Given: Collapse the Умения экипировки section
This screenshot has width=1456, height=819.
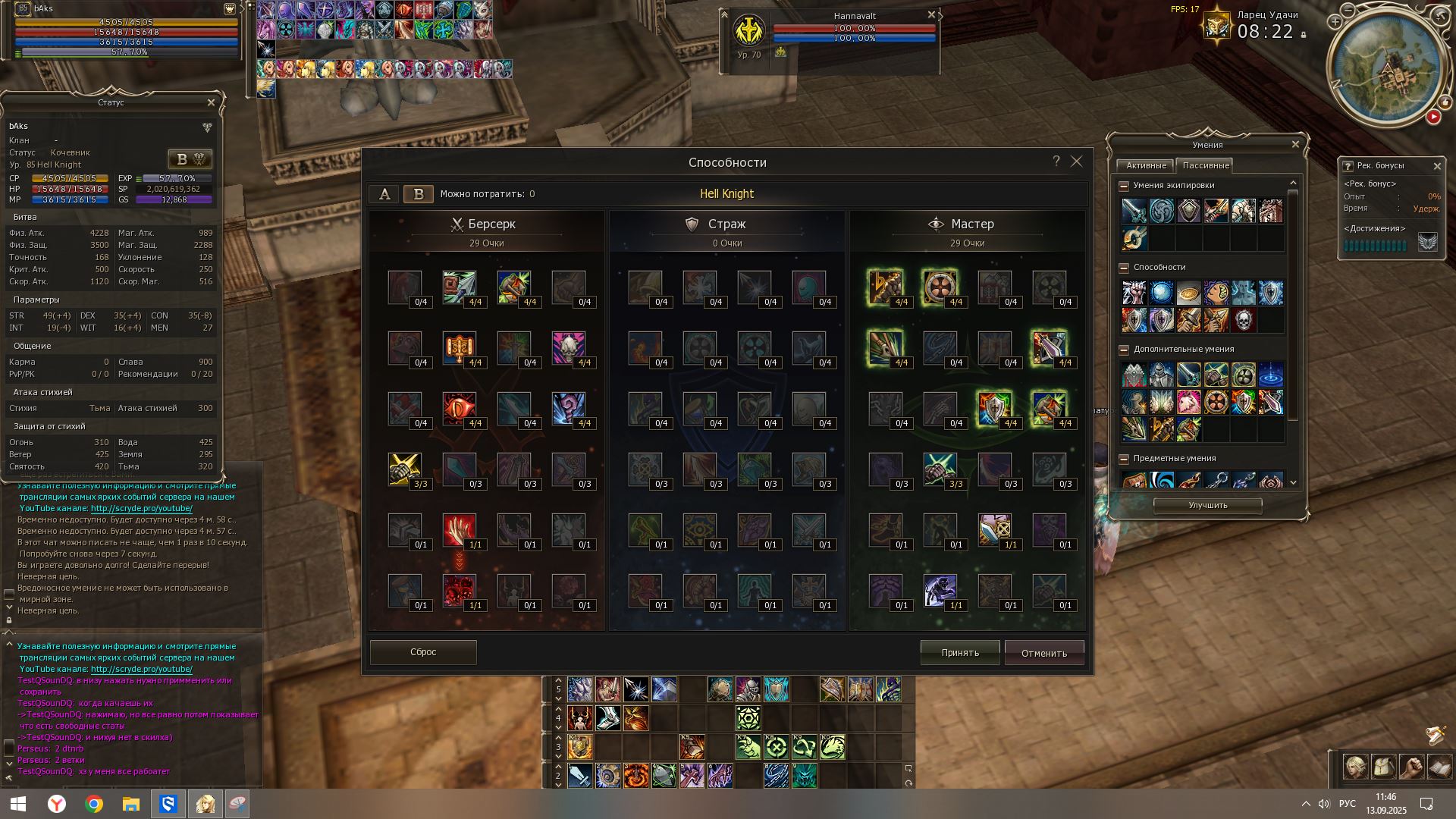Looking at the screenshot, I should (1124, 185).
